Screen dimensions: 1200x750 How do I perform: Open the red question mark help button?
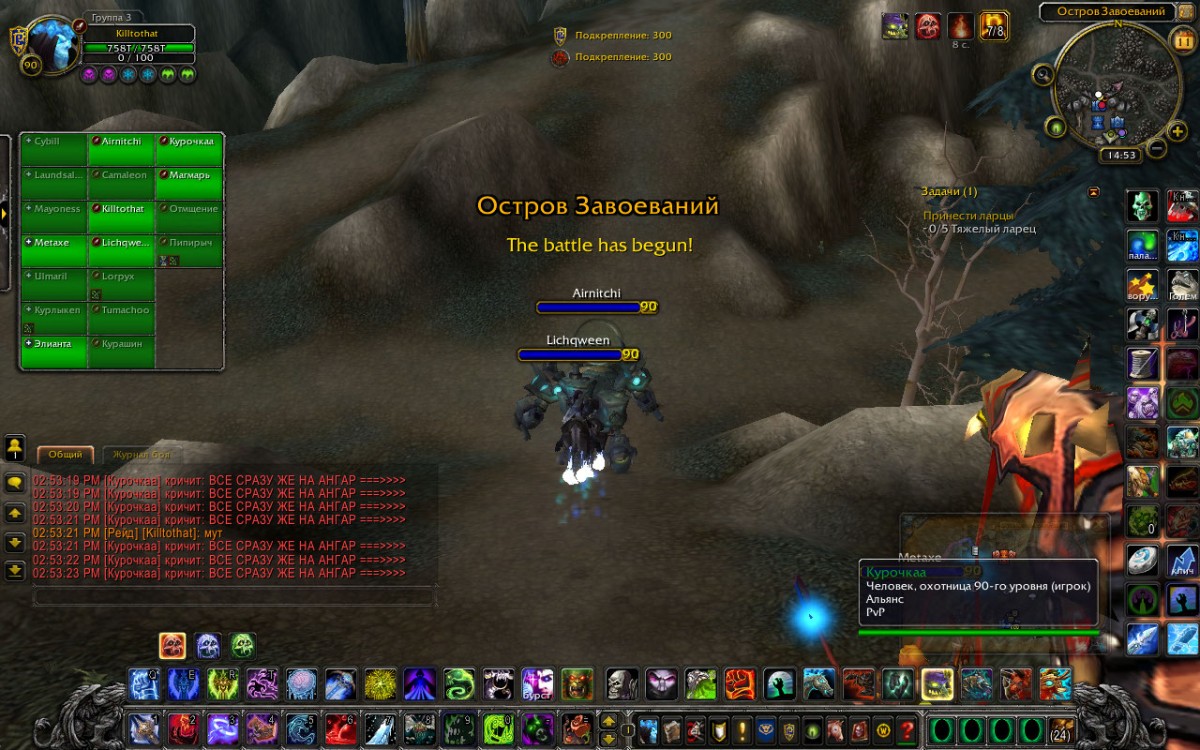point(907,729)
